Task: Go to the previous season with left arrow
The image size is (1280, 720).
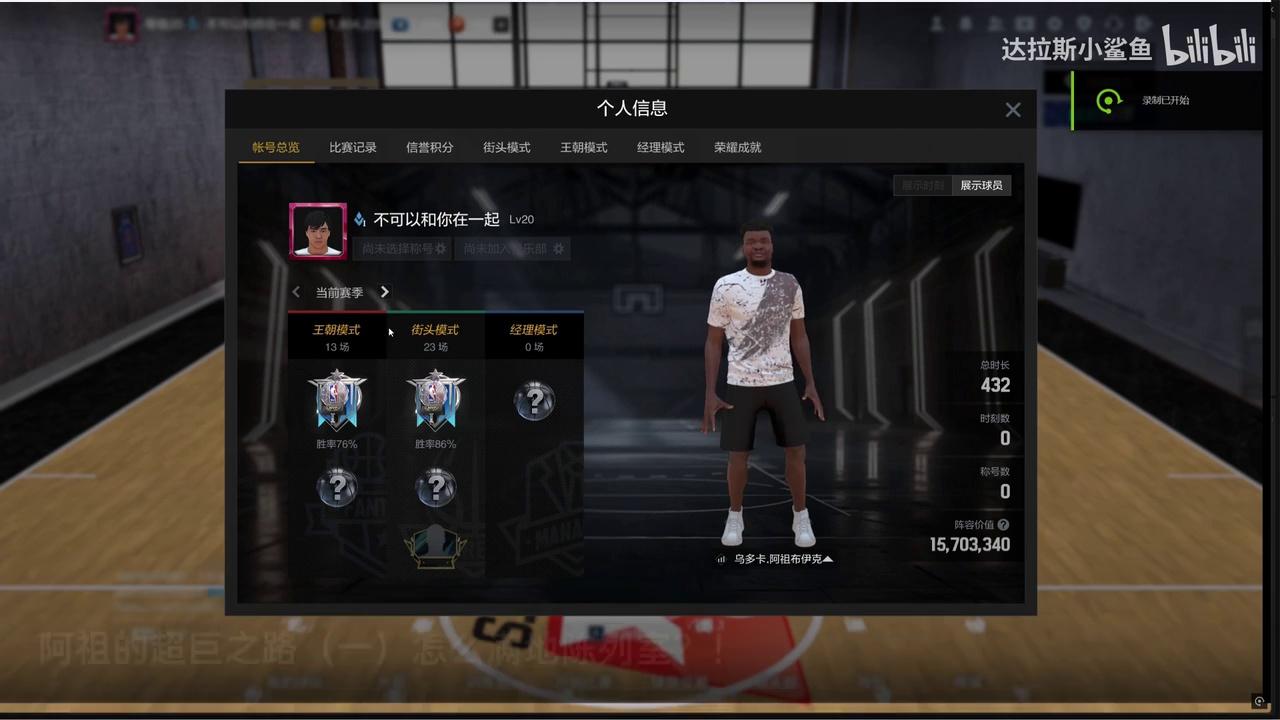Action: pos(296,292)
